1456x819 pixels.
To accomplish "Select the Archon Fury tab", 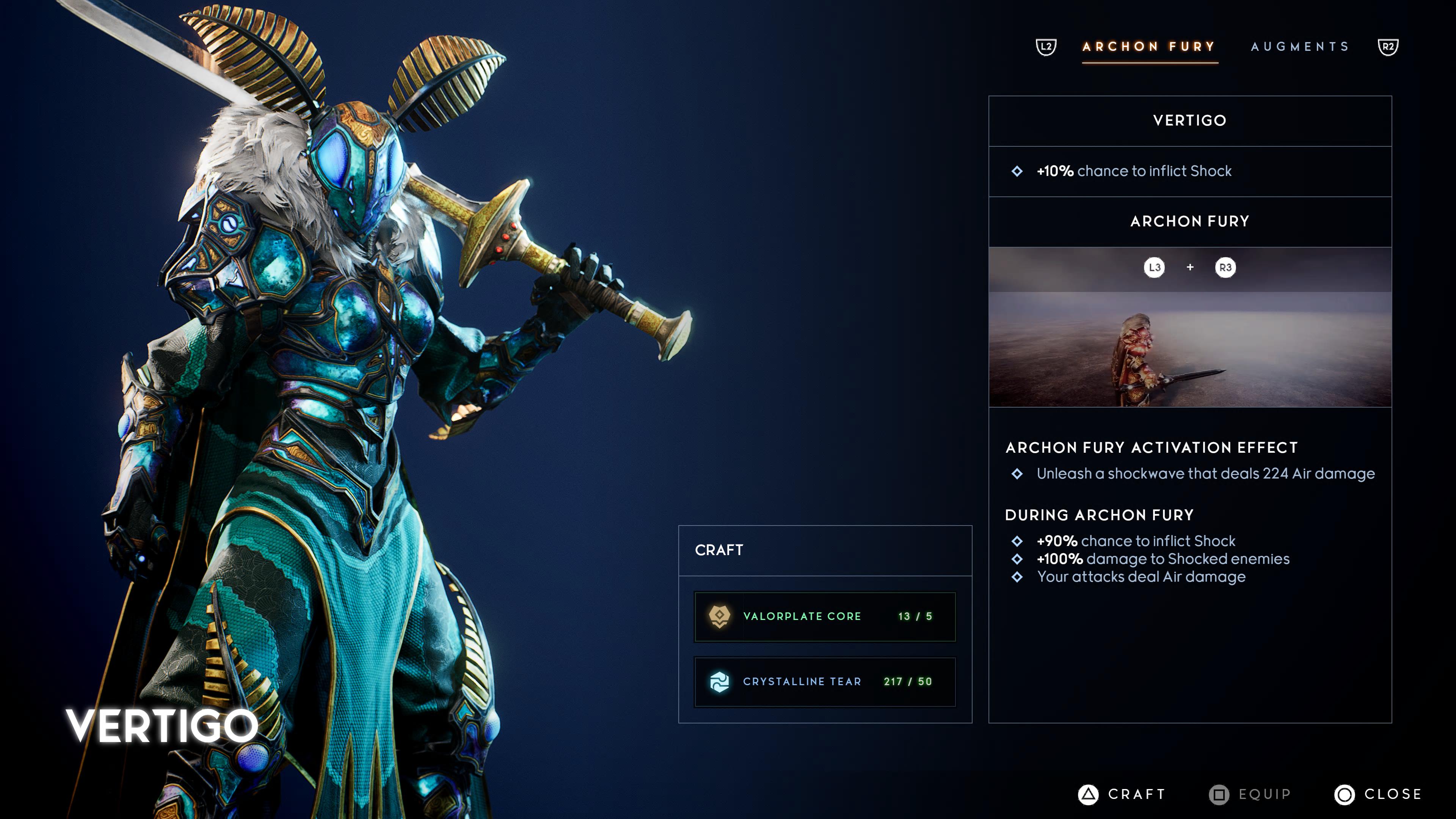I will coord(1150,46).
